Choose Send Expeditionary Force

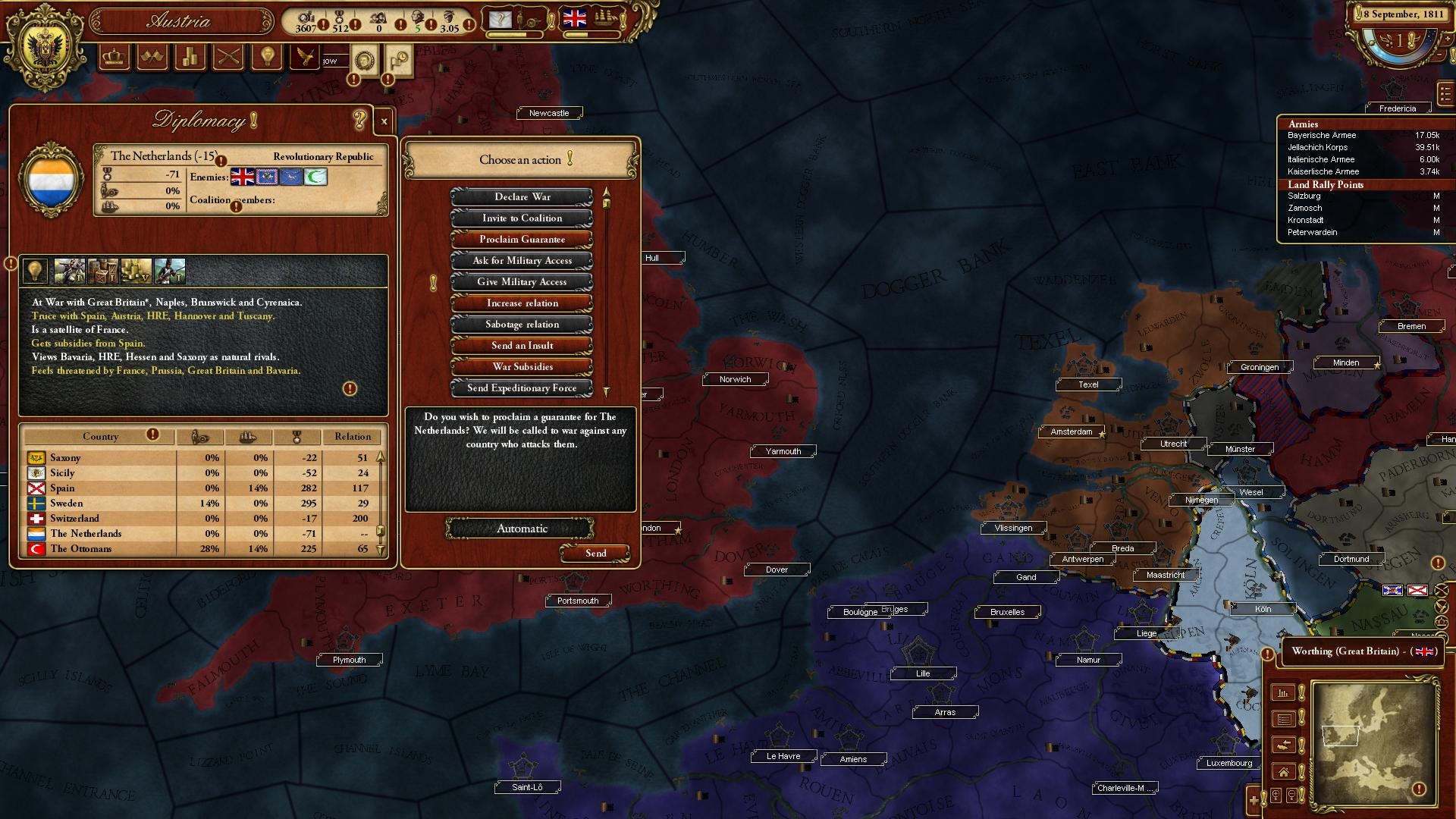(x=522, y=388)
